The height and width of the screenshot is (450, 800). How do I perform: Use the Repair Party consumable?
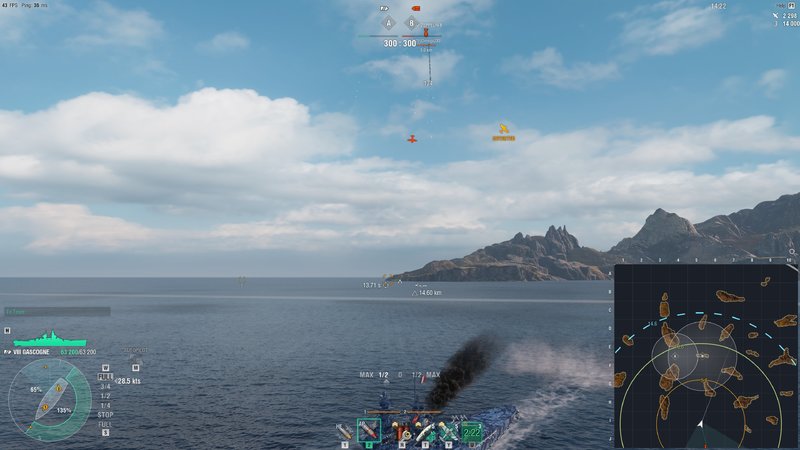(425, 431)
